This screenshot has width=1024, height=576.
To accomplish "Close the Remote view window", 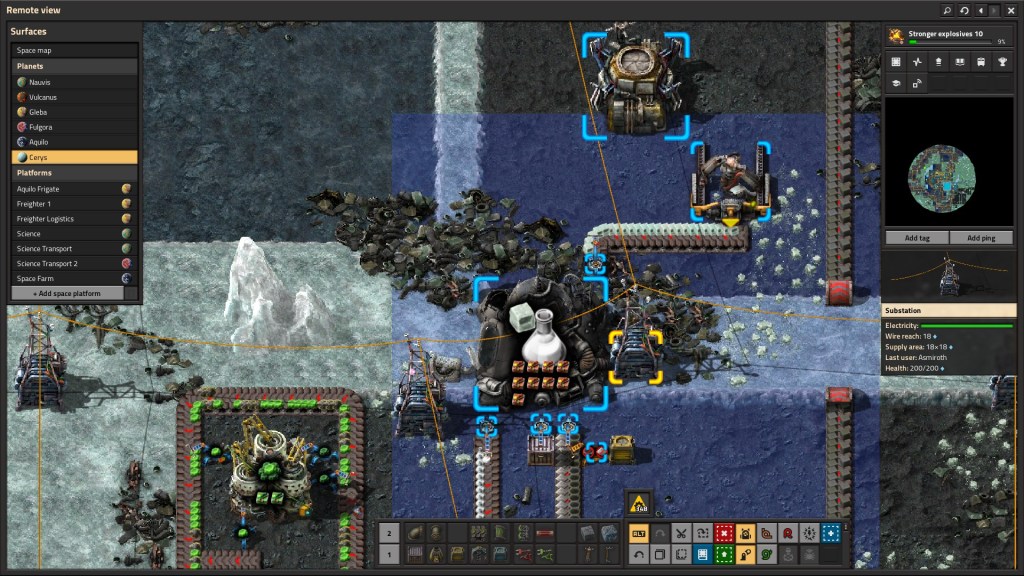I will tap(1011, 10).
